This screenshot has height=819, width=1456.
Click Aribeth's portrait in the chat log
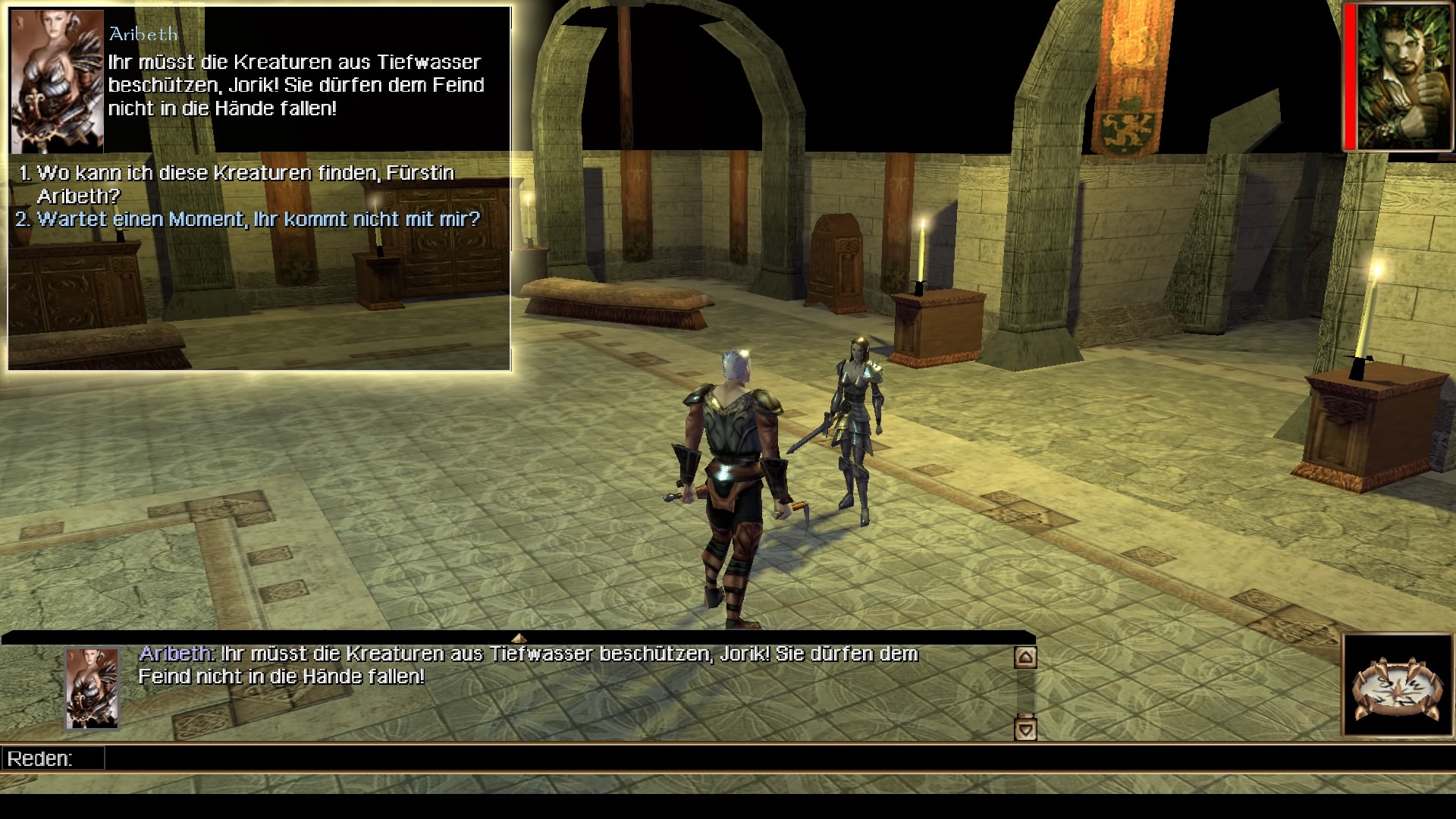pos(93,688)
